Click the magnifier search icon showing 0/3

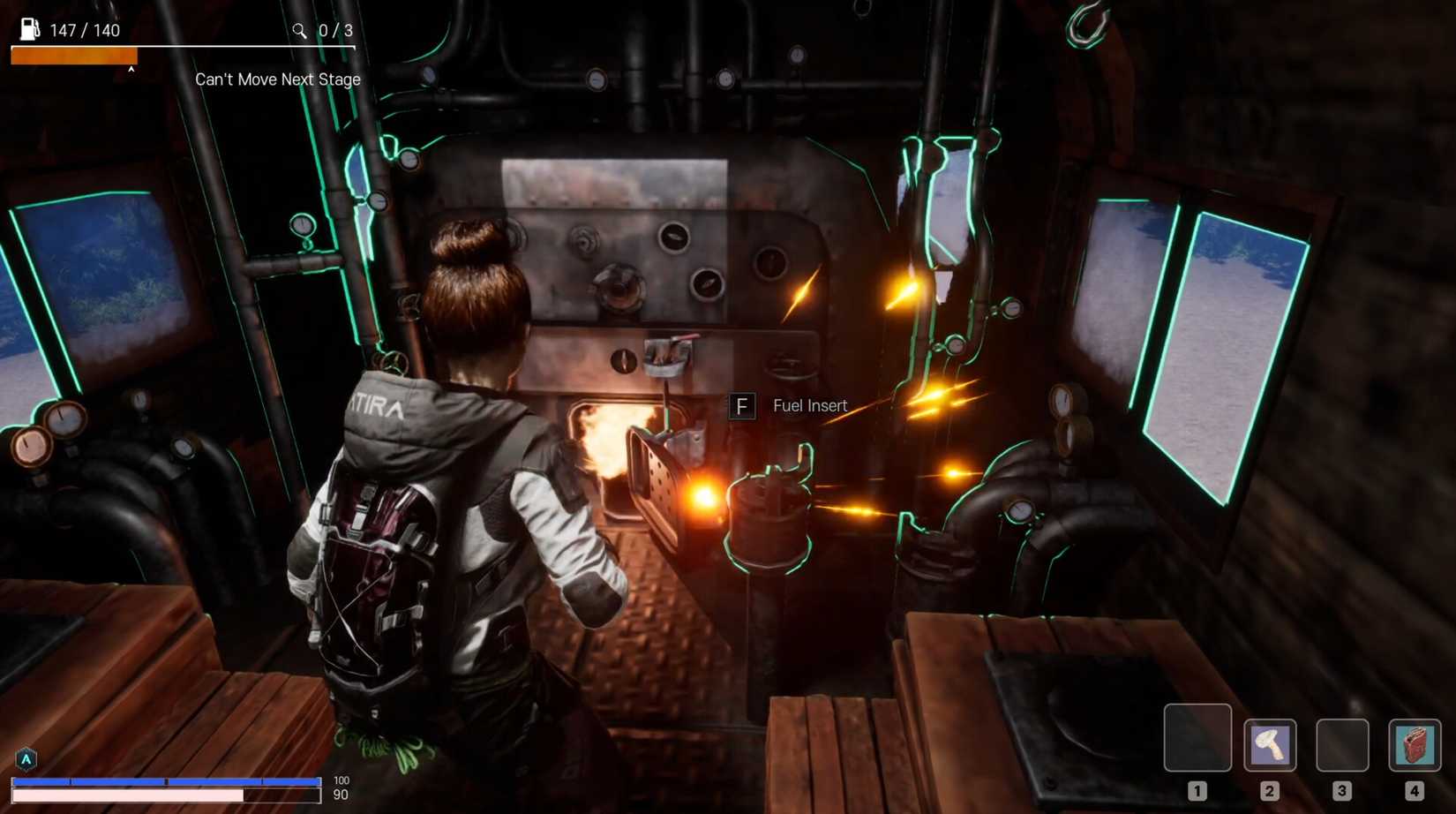(299, 29)
